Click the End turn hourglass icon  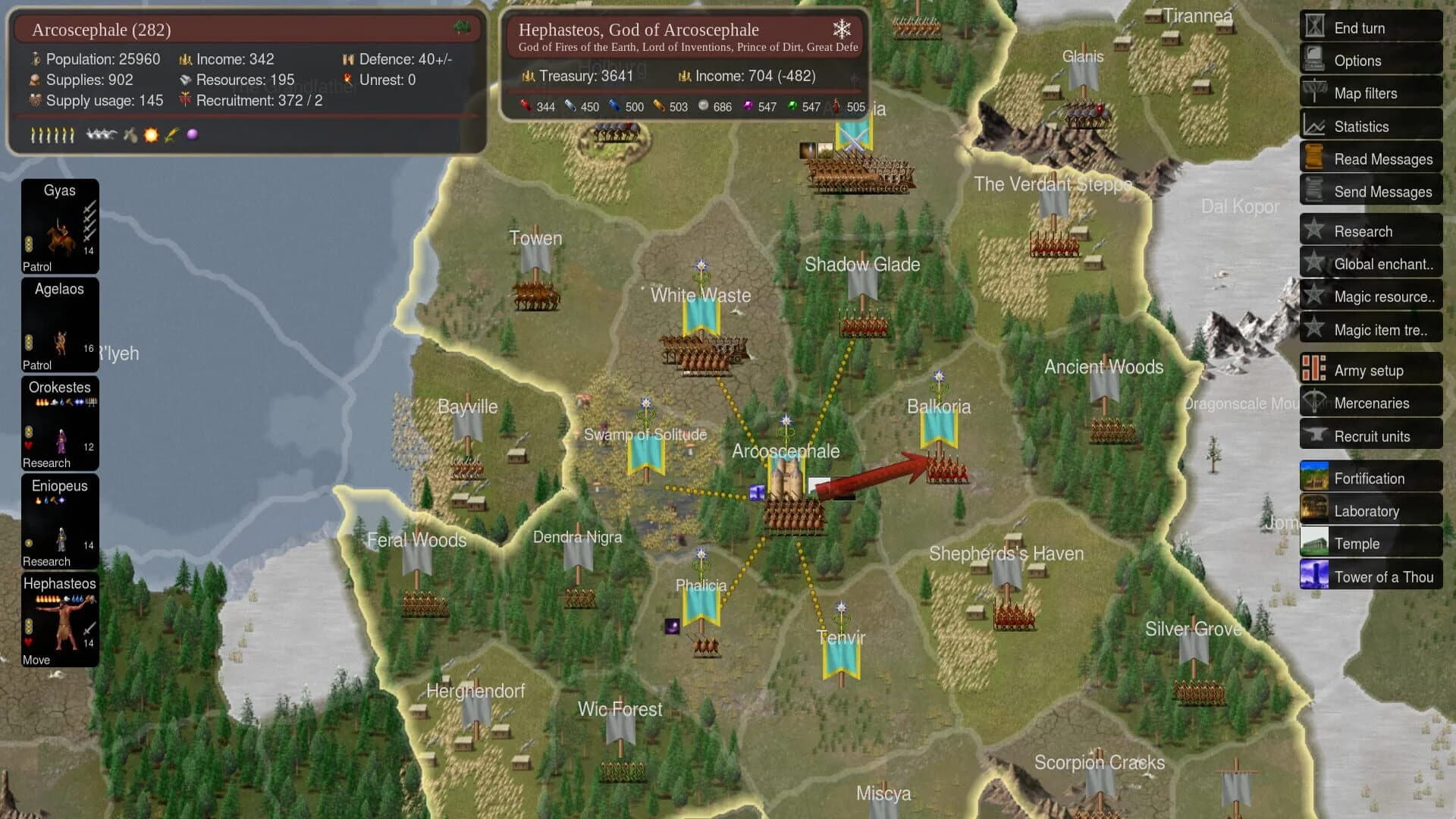pyautogui.click(x=1313, y=27)
